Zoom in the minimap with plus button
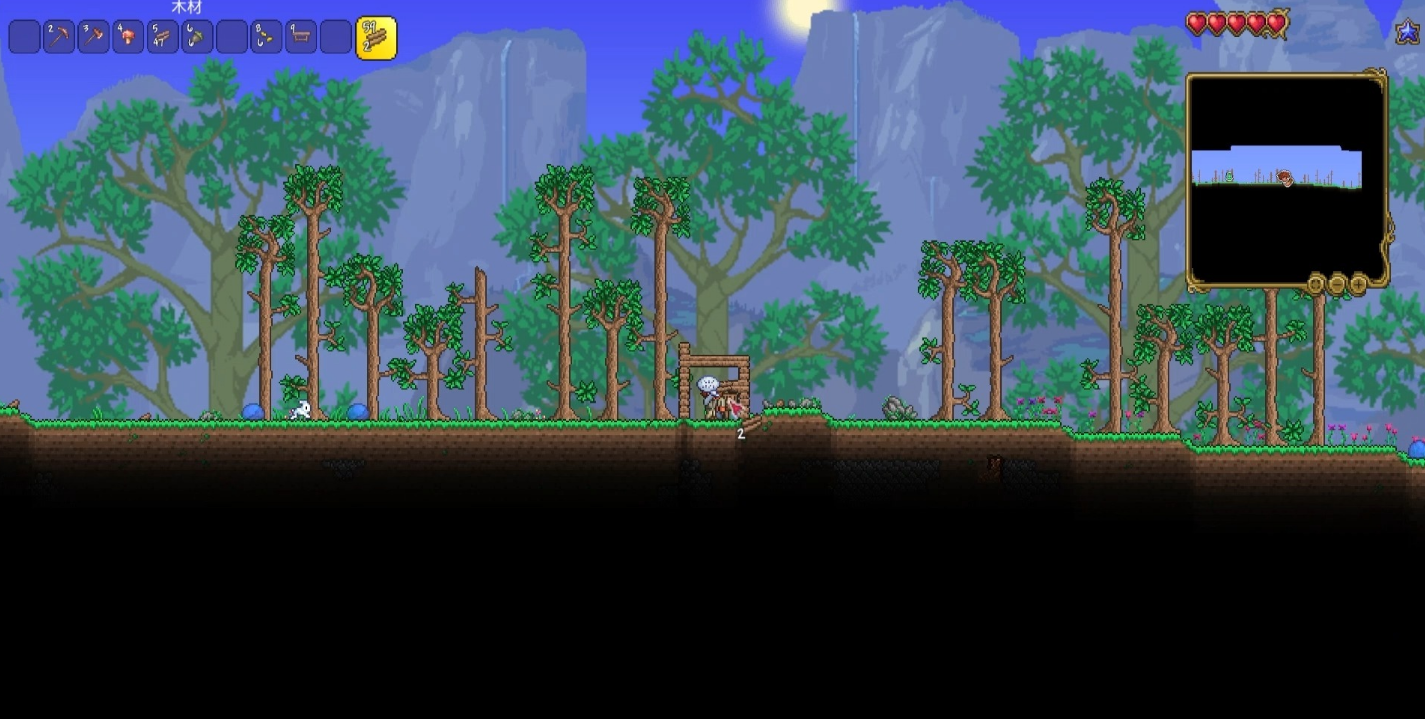 click(1358, 285)
